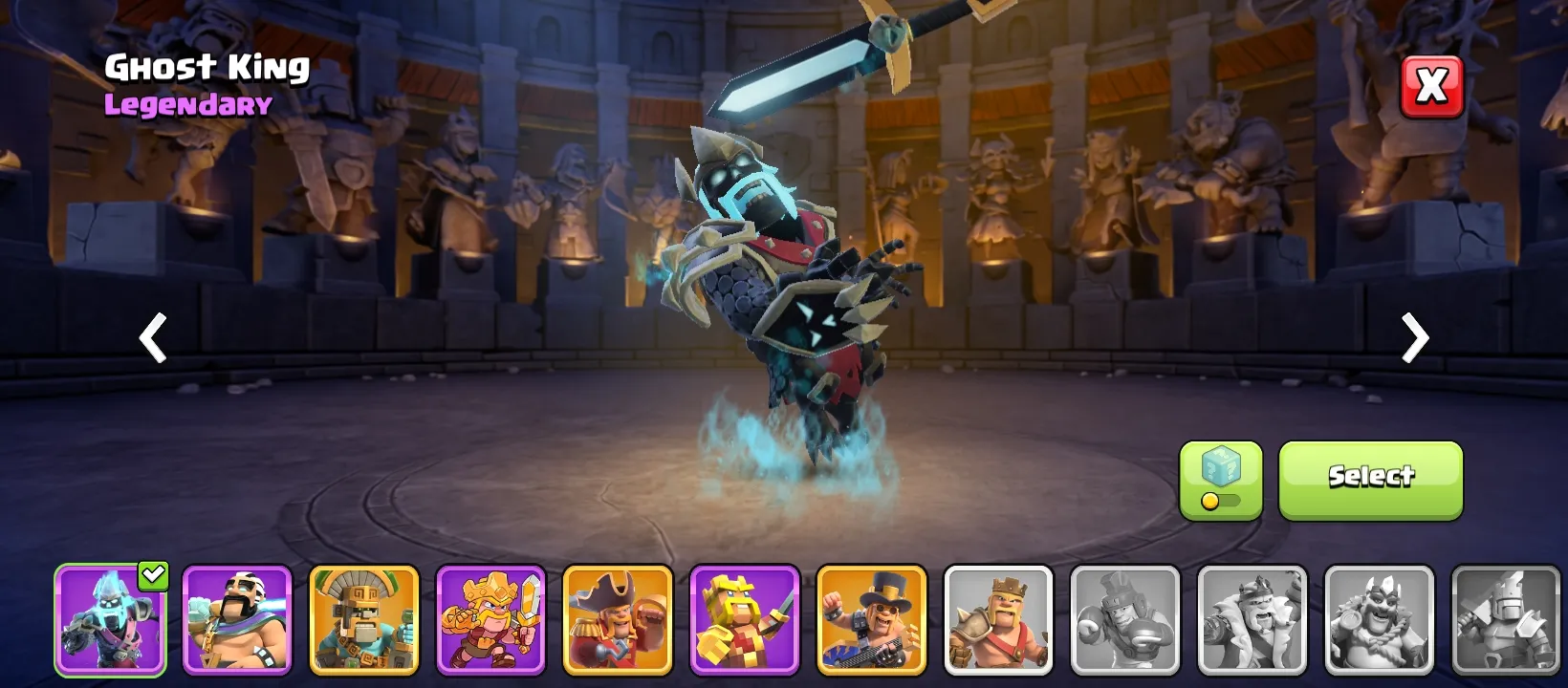1568x688 pixels.
Task: Click the green checkmark on Ghost King
Action: pyautogui.click(x=151, y=574)
